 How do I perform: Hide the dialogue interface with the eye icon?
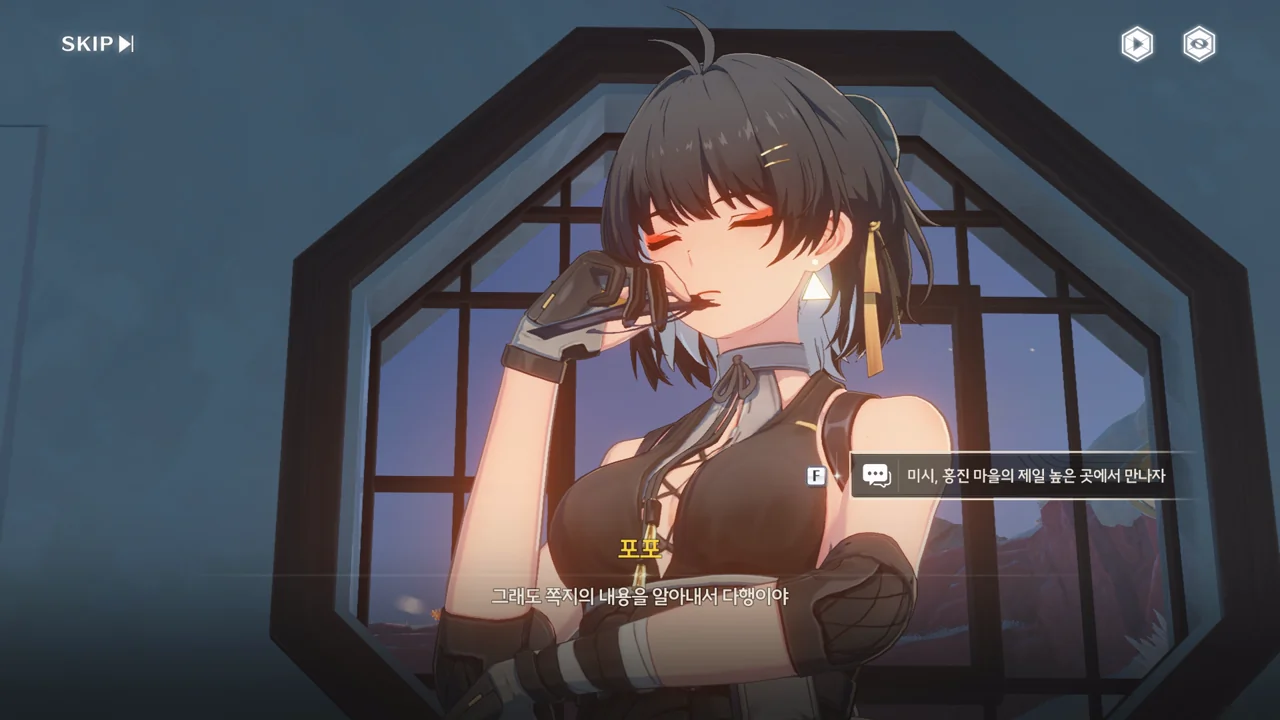(x=1199, y=44)
